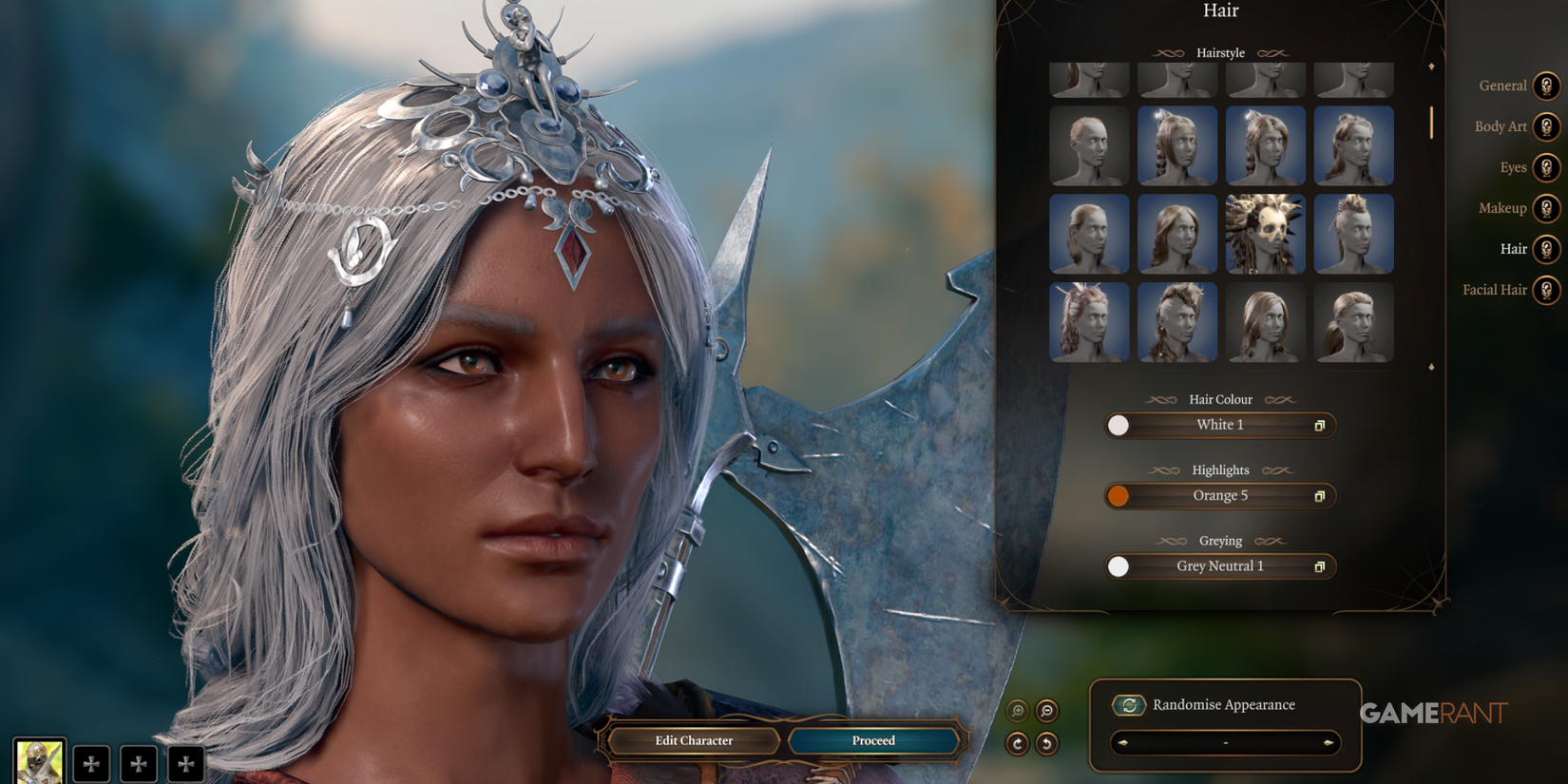This screenshot has height=784, width=1568.
Task: Open the Orange 5 Highlights picker
Action: point(1219,495)
